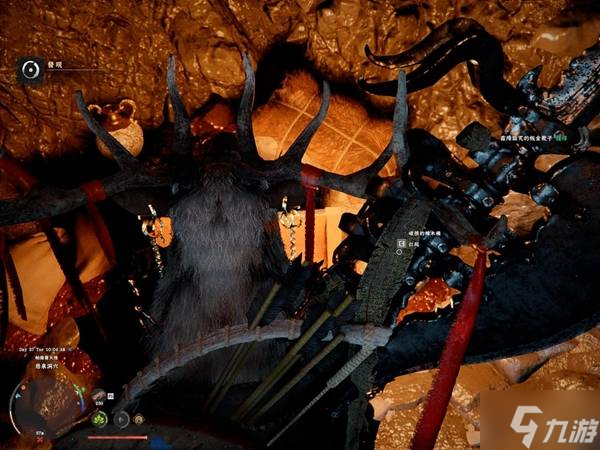Select the meat food item icon
This screenshot has width=600, height=450.
click(x=101, y=395)
